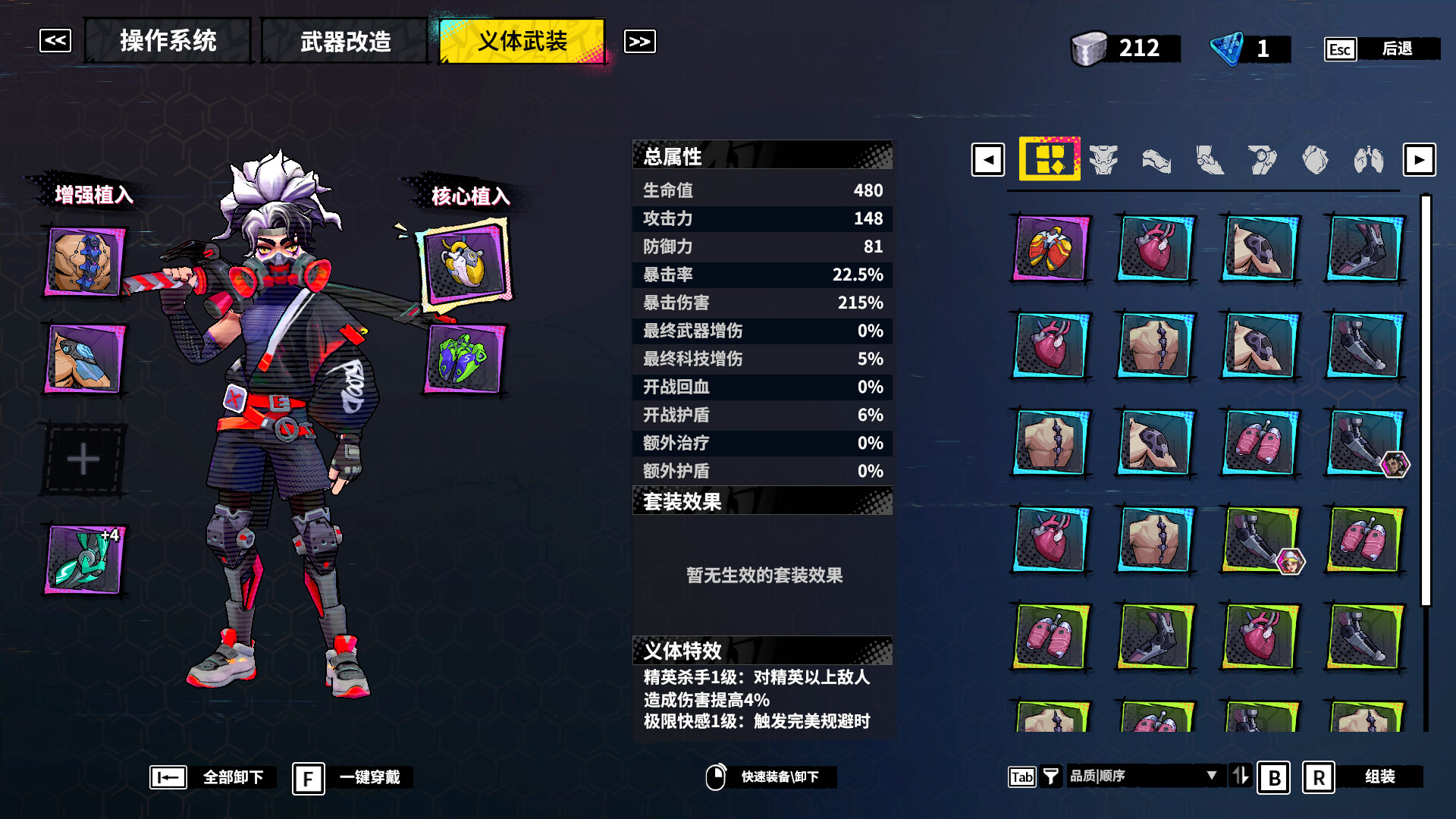This screenshot has width=1456, height=819.
Task: Select the all-categories grid filter icon
Action: click(x=1050, y=160)
